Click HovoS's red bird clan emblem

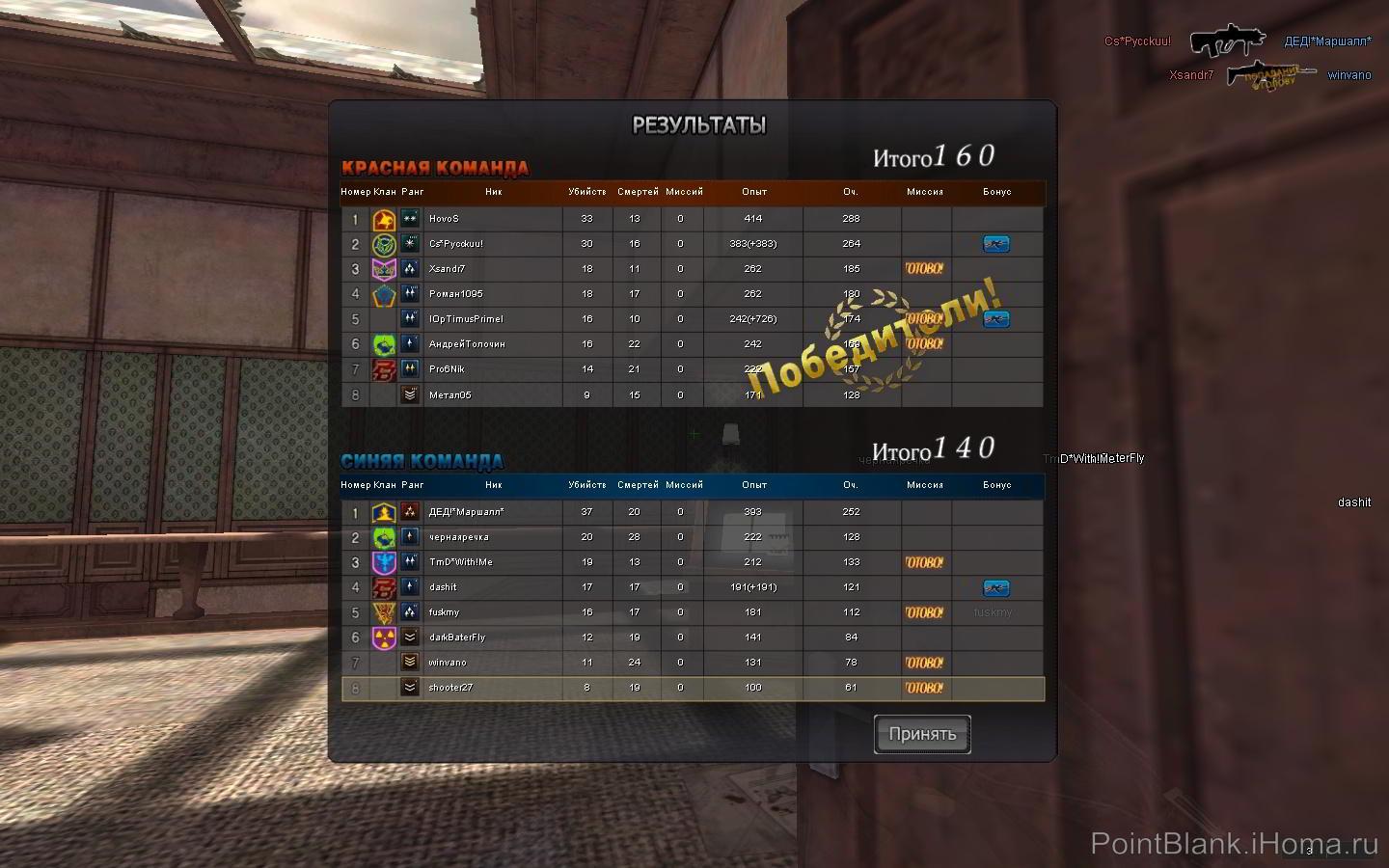[x=384, y=219]
